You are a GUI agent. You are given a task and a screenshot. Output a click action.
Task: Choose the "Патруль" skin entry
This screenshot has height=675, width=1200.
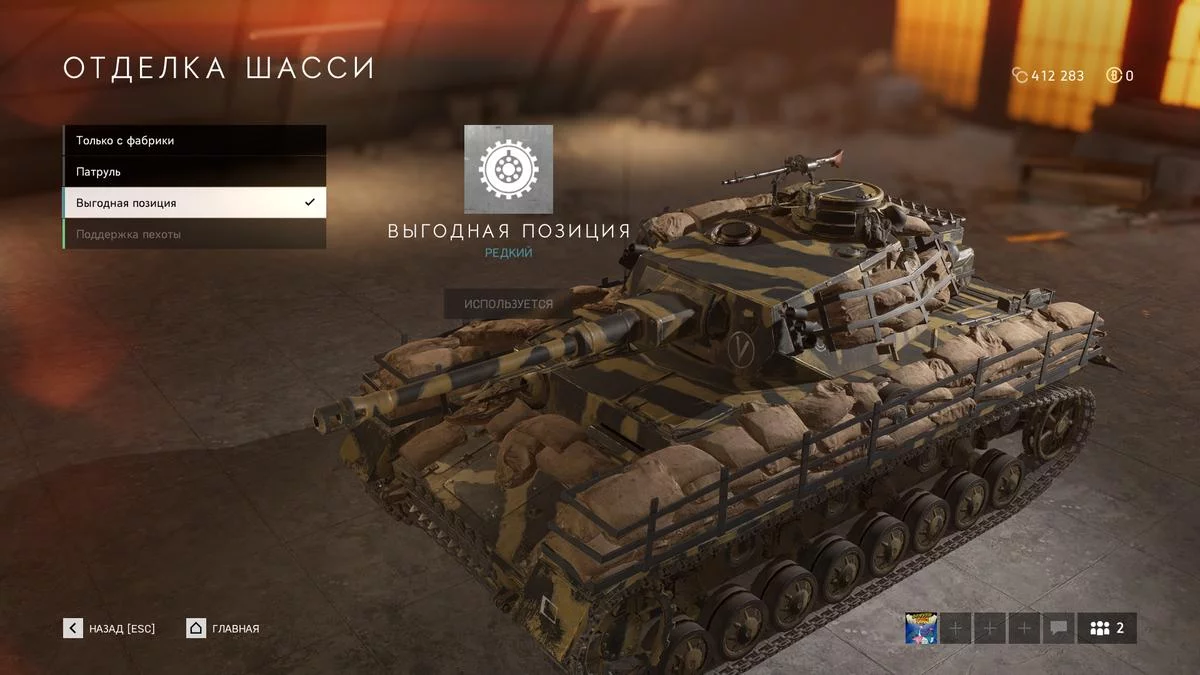(194, 172)
